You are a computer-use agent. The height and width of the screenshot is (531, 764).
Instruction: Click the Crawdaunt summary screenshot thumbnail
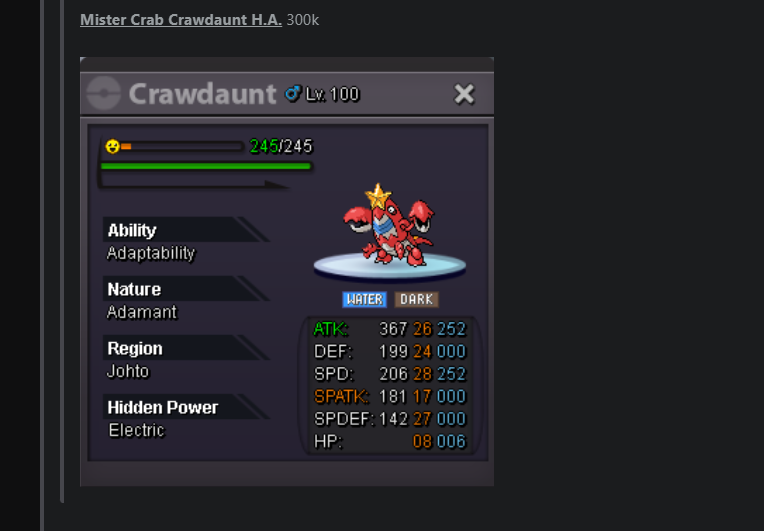coord(286,272)
